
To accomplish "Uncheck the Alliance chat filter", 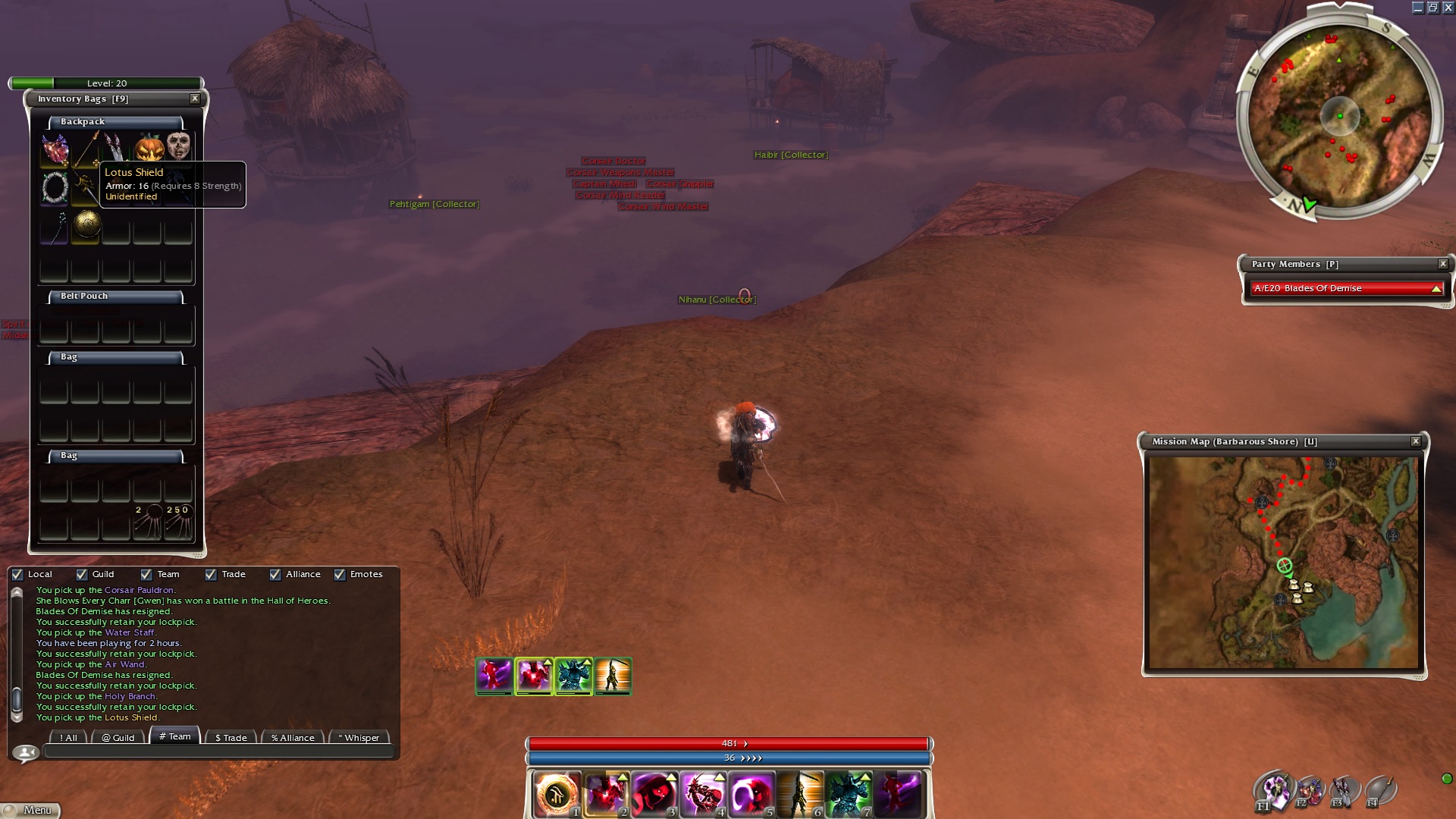I will point(275,575).
